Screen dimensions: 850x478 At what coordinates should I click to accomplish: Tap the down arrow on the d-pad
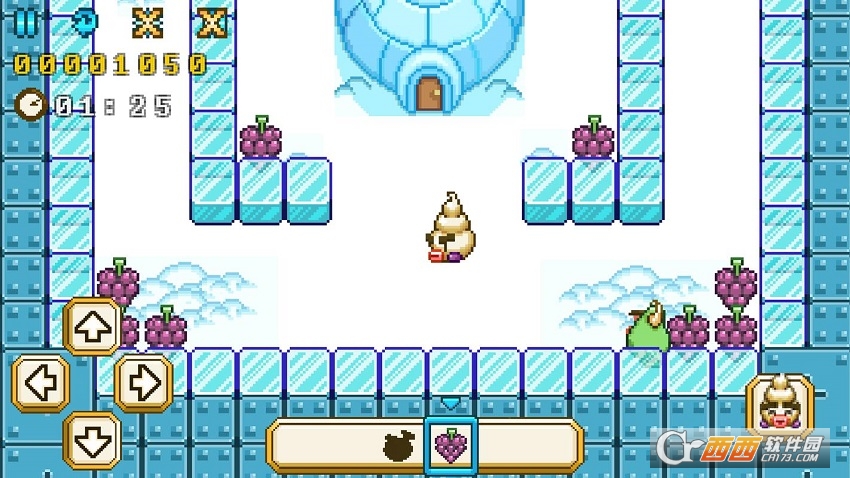coord(92,439)
